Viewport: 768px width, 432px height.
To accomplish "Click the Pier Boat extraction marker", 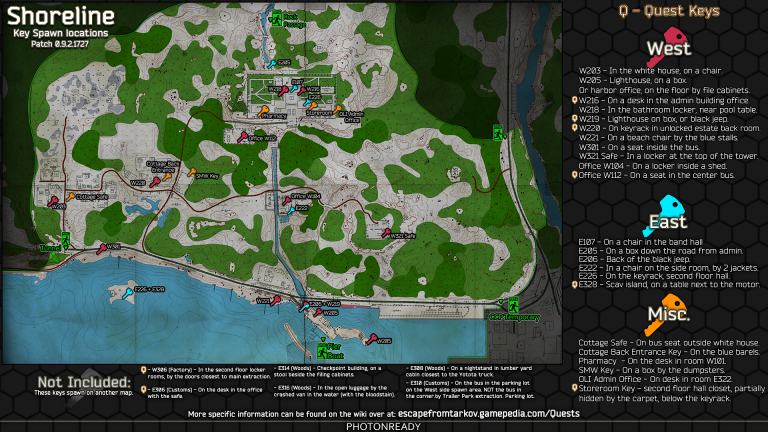I will coord(321,350).
